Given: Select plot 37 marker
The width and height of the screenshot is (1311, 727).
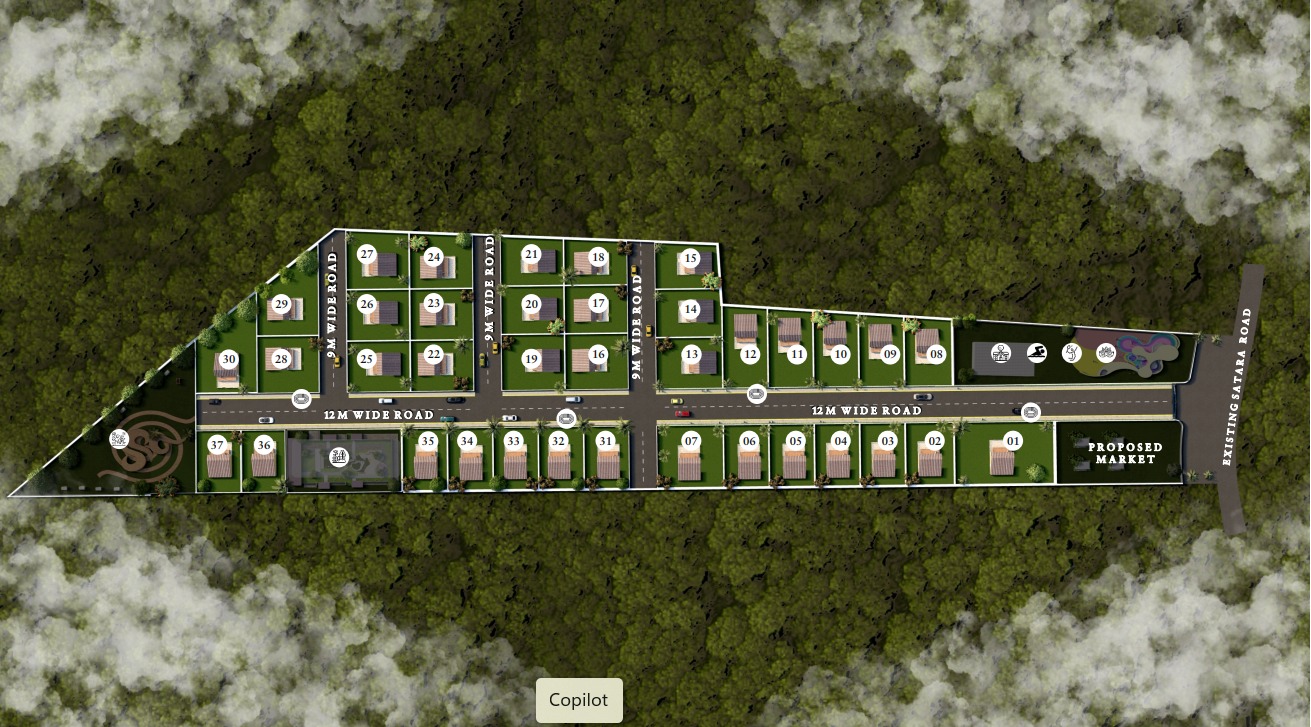Looking at the screenshot, I should pos(216,444).
